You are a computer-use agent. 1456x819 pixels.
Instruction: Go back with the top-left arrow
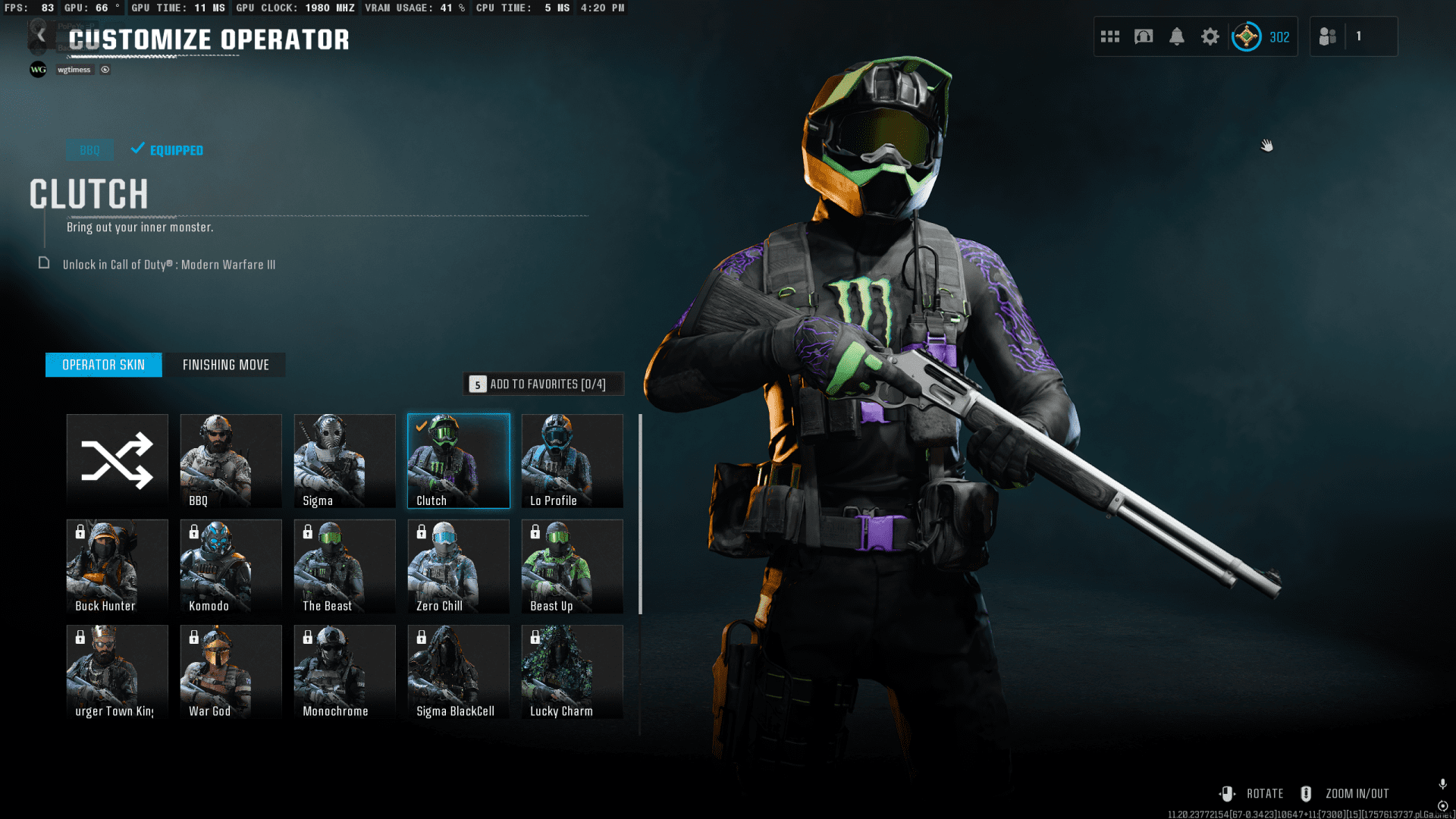tap(41, 36)
